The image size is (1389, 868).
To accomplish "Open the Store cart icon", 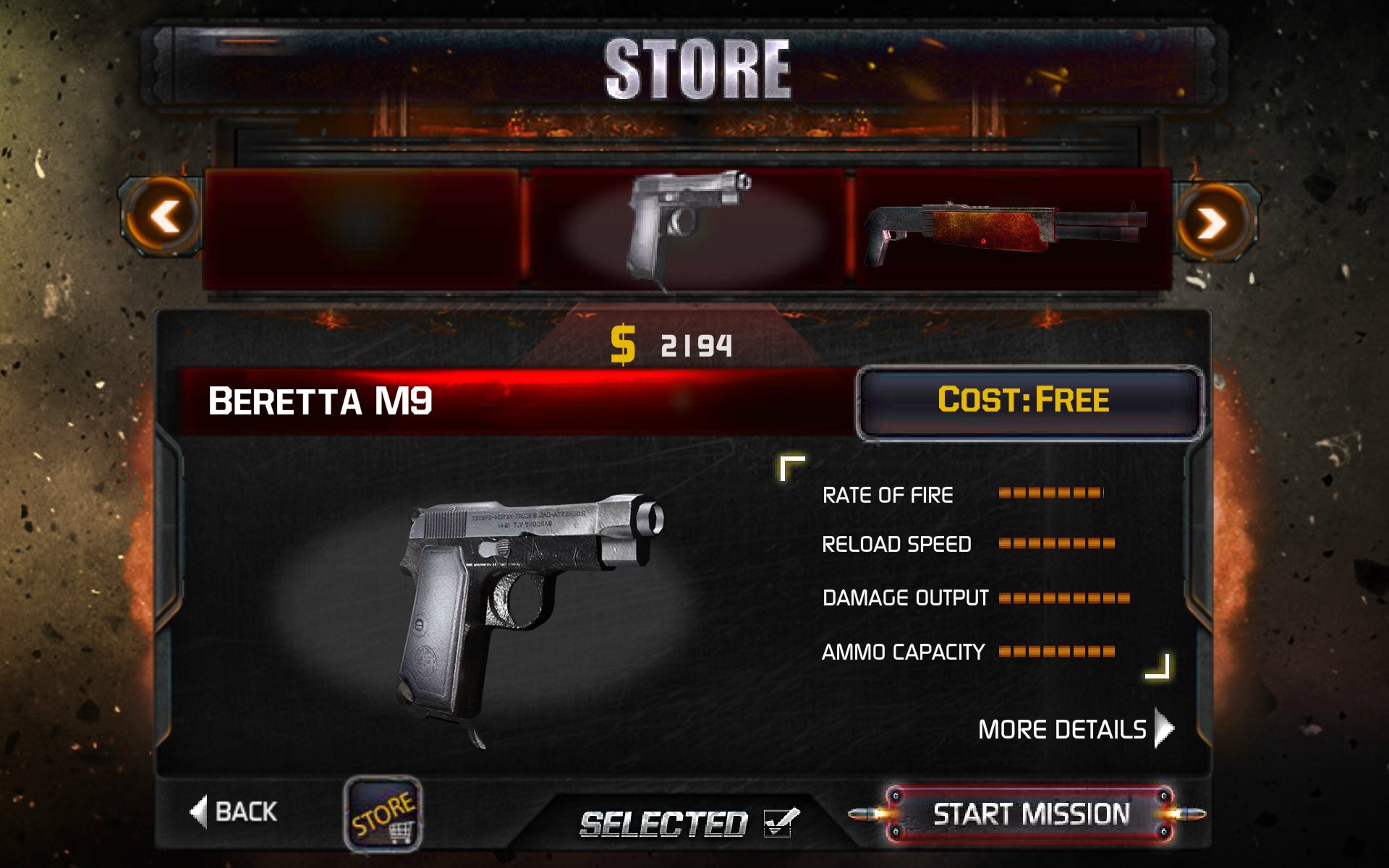I will point(383,813).
